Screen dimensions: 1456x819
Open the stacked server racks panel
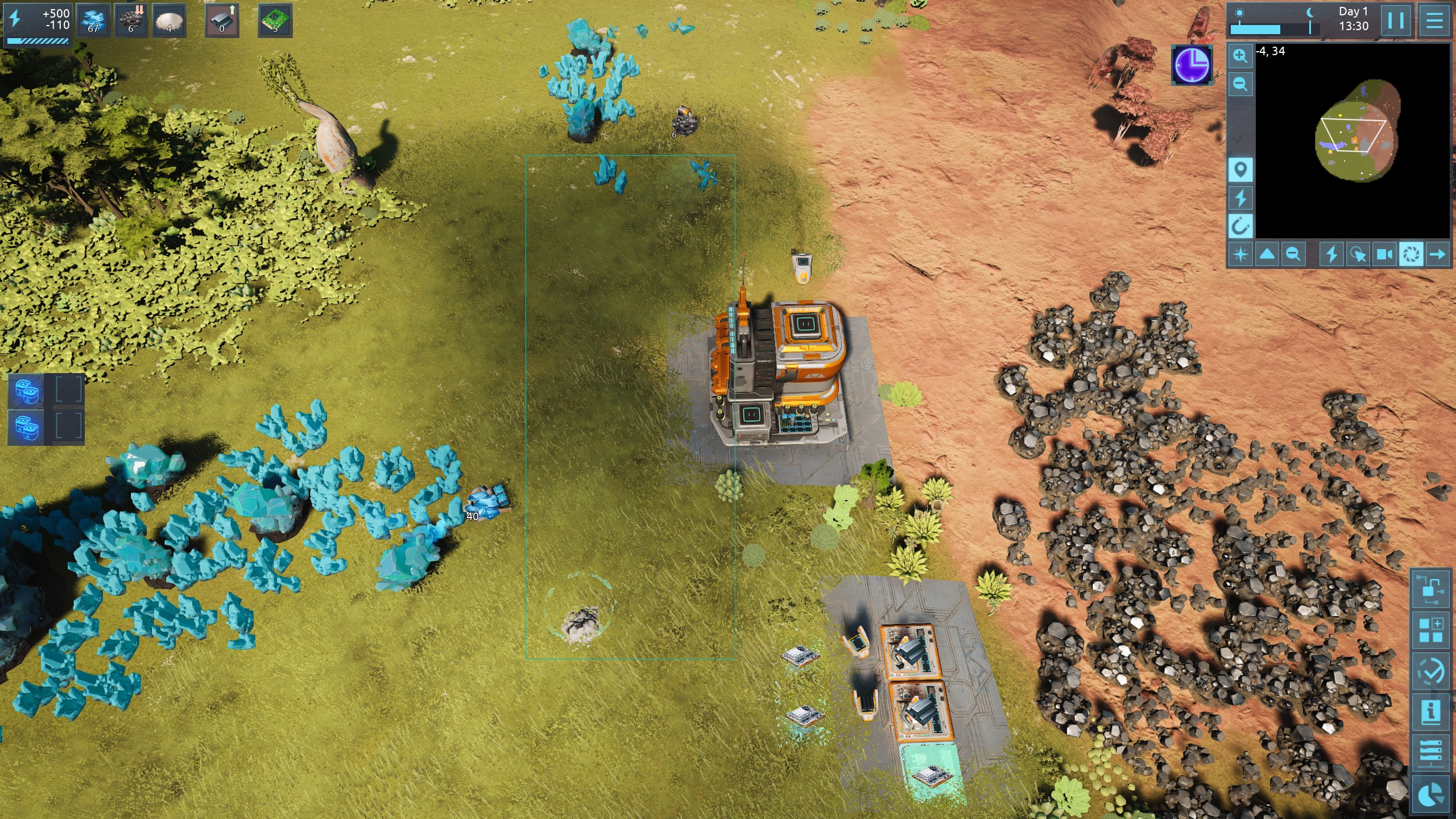(1431, 753)
